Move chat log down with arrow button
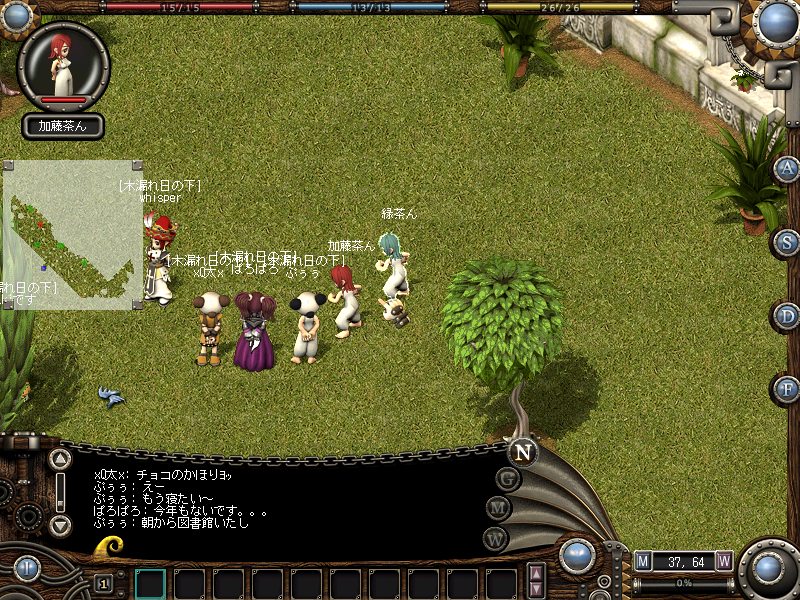This screenshot has width=800, height=600. click(x=61, y=525)
